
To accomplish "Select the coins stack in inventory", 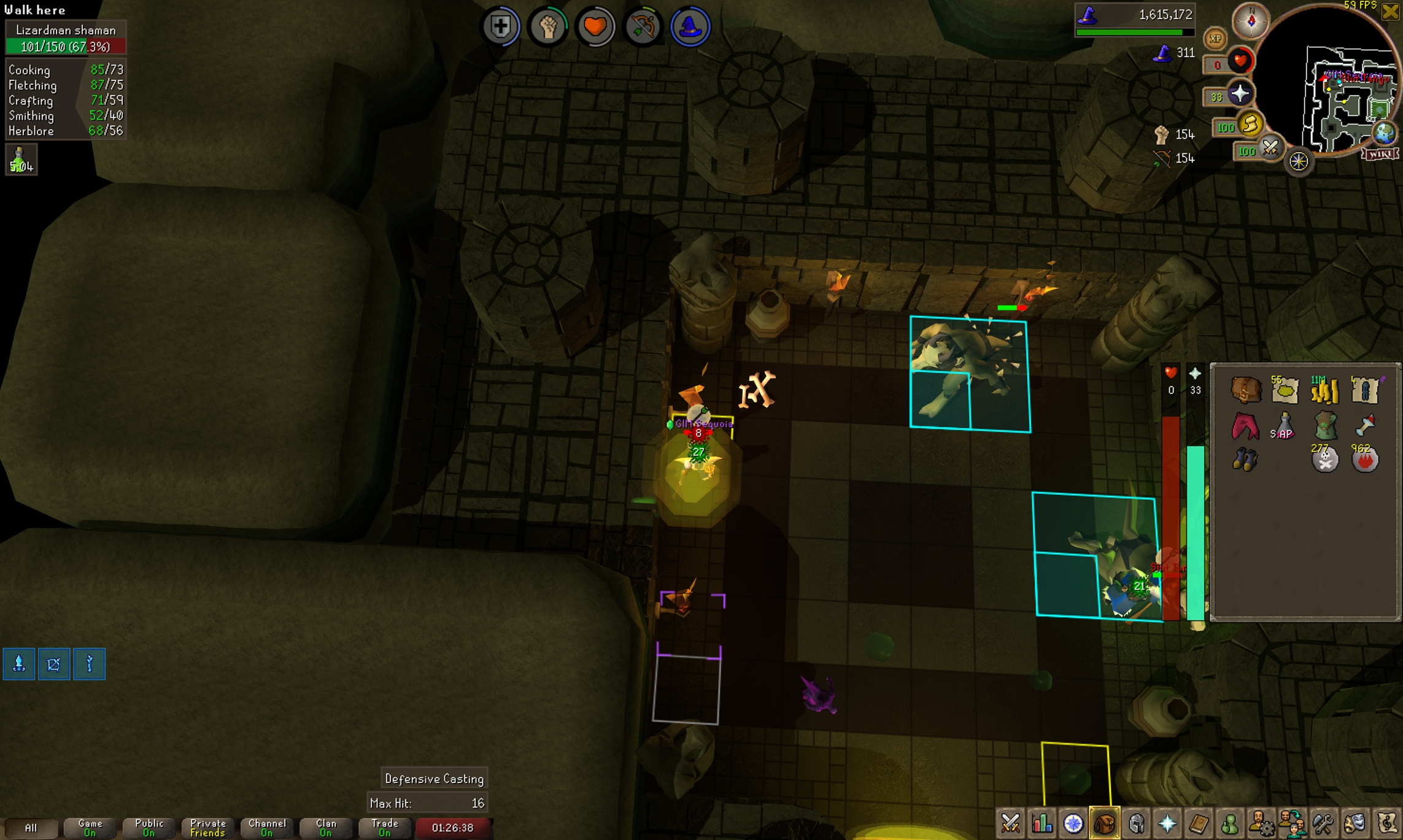I will pos(1324,390).
